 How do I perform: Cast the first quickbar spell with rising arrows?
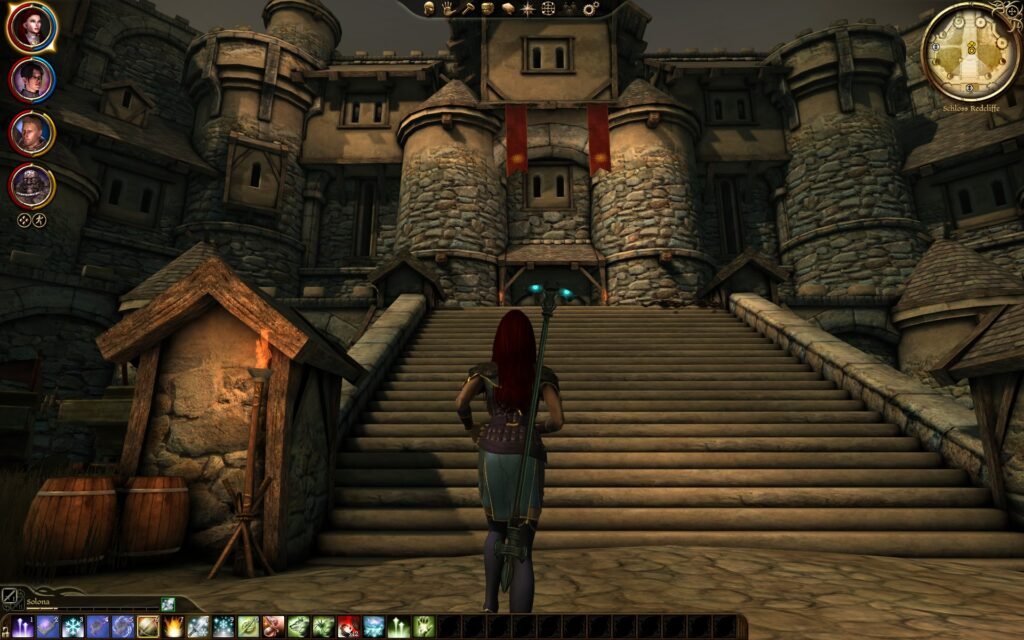click(22, 627)
